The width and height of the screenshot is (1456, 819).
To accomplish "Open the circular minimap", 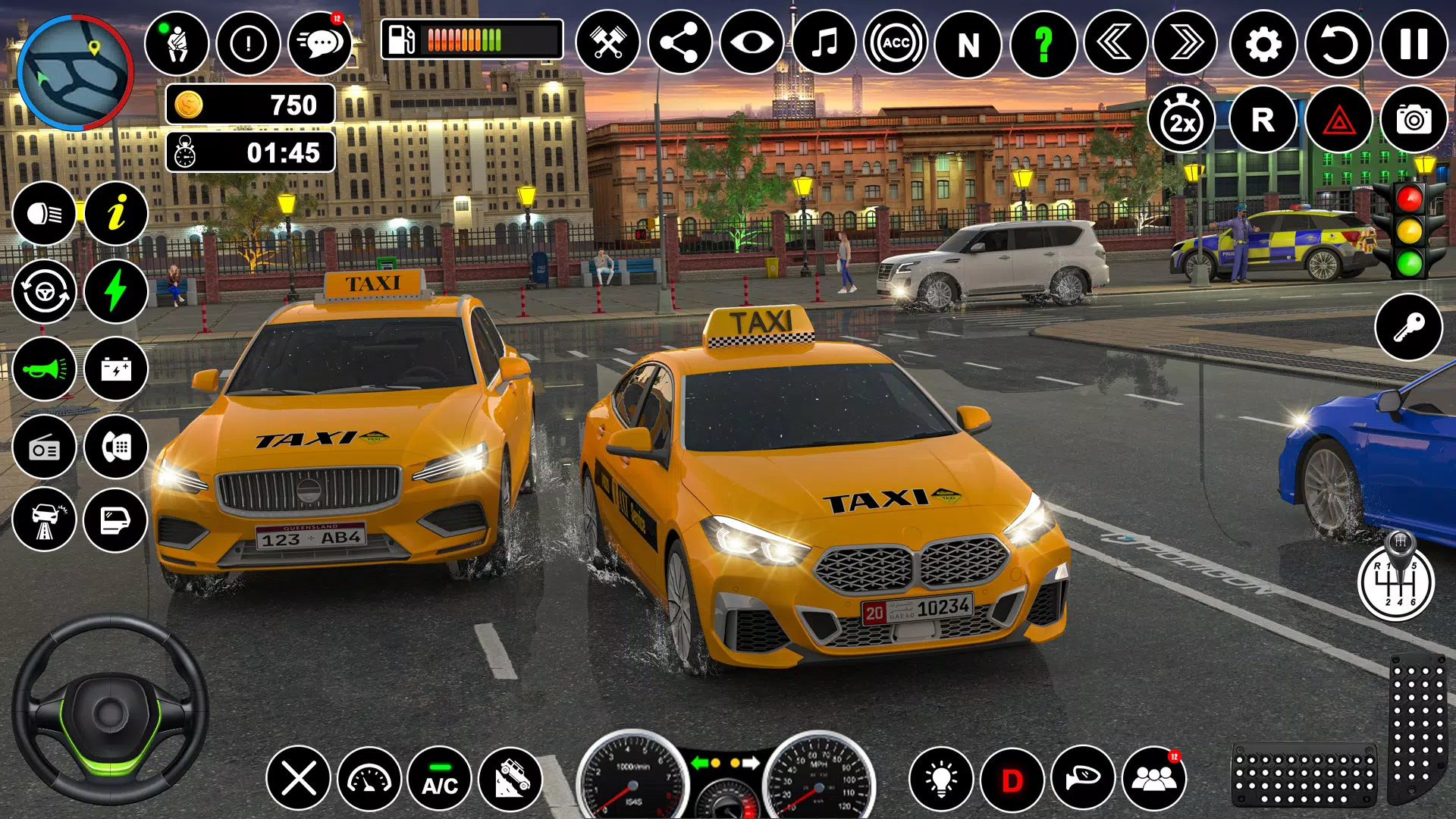I will click(x=74, y=73).
